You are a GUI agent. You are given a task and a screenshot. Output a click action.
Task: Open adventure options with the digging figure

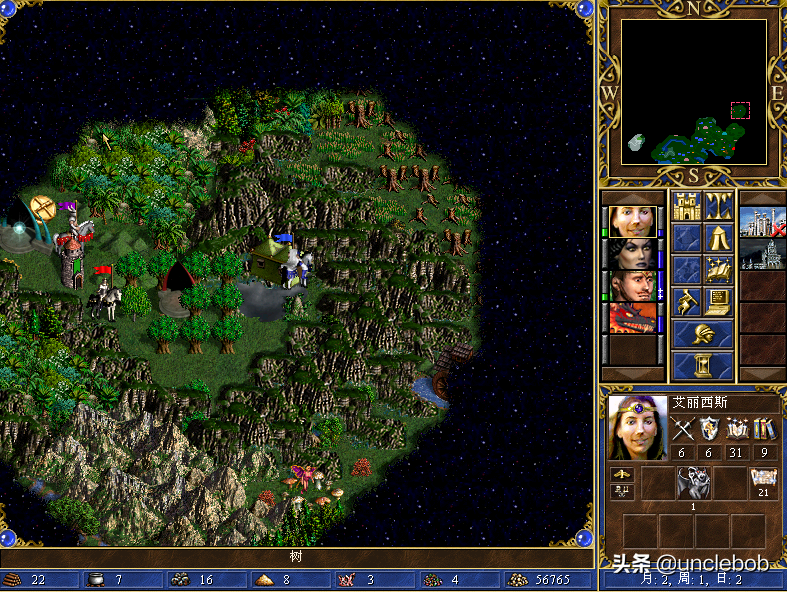pyautogui.click(x=686, y=301)
